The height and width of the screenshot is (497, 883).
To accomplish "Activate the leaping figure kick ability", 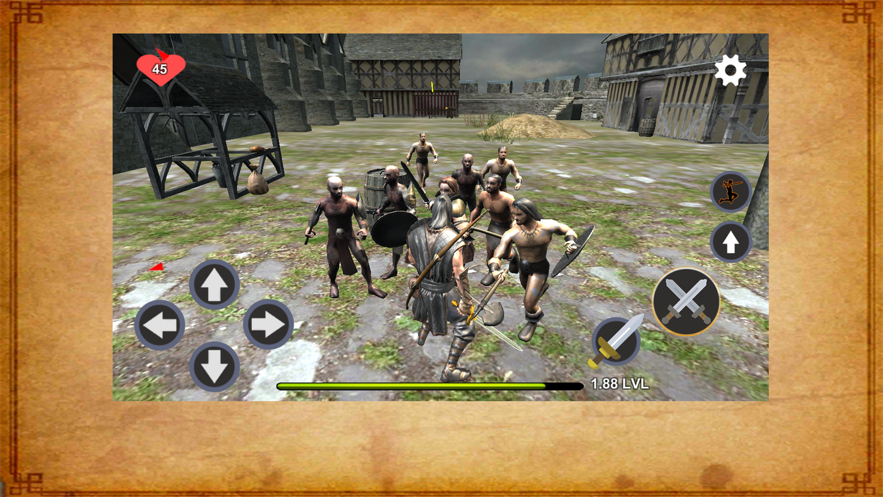I will [x=731, y=191].
